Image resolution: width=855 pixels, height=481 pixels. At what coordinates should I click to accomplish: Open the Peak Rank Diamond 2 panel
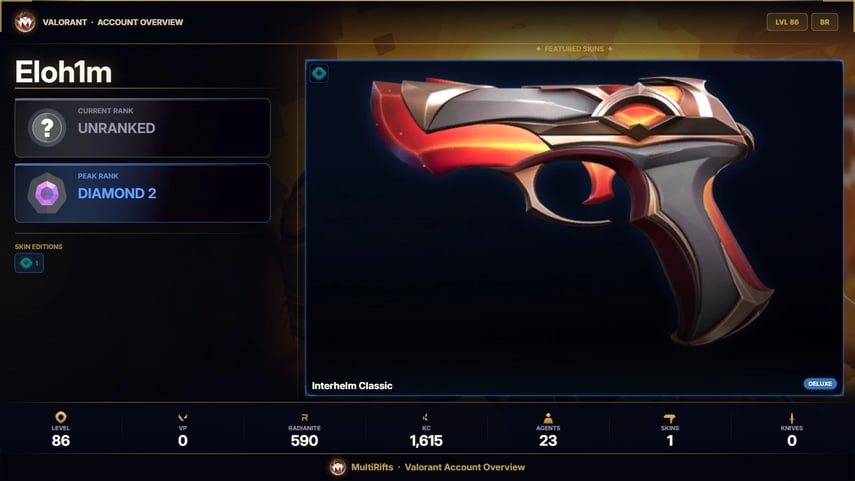coord(142,192)
